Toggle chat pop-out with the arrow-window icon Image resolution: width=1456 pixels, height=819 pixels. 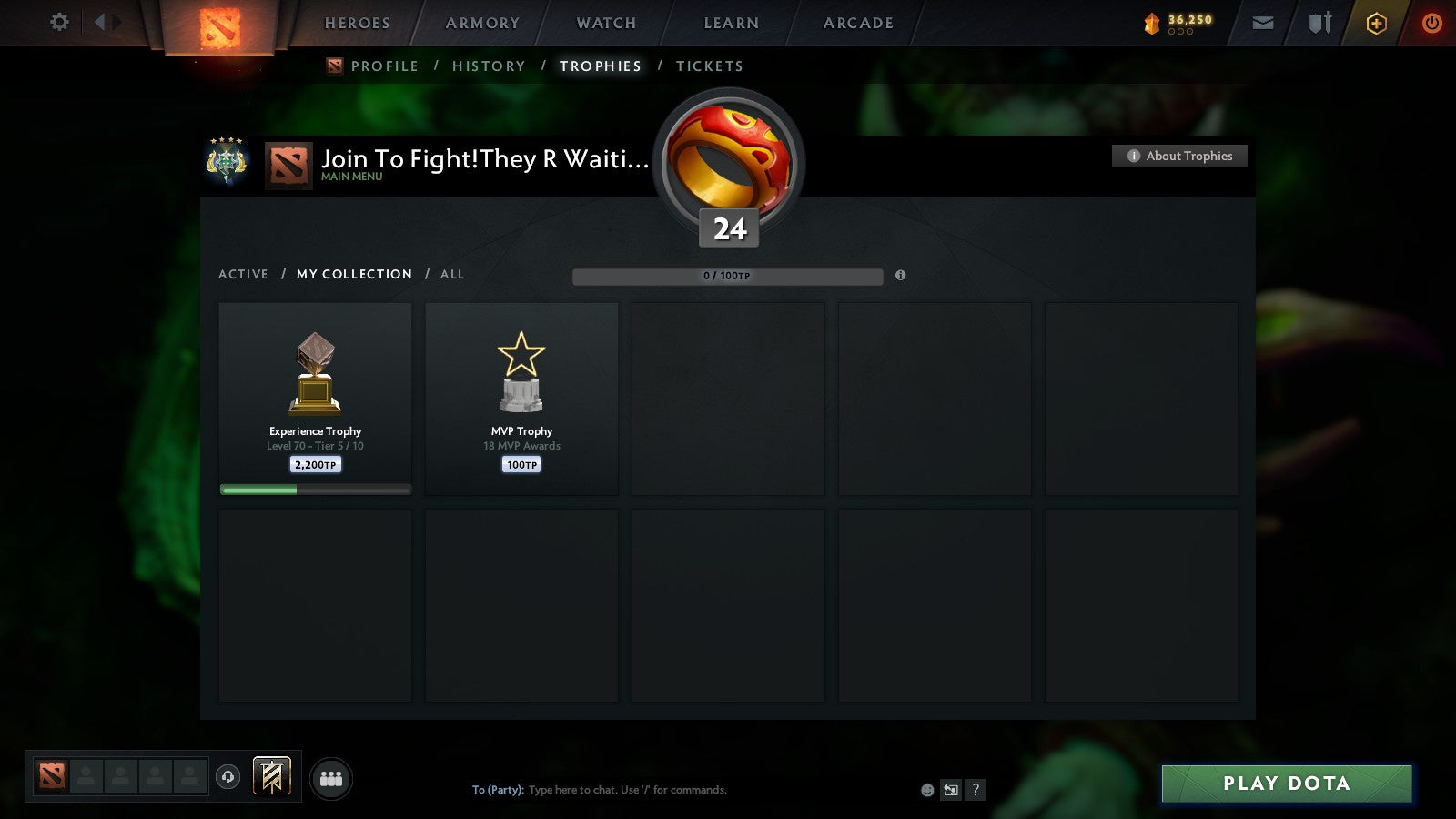pyautogui.click(x=950, y=790)
